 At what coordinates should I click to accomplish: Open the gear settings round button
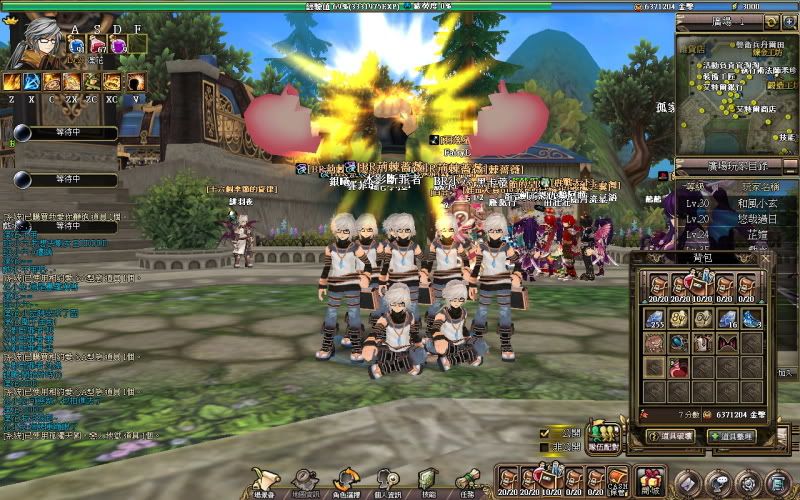tap(748, 483)
